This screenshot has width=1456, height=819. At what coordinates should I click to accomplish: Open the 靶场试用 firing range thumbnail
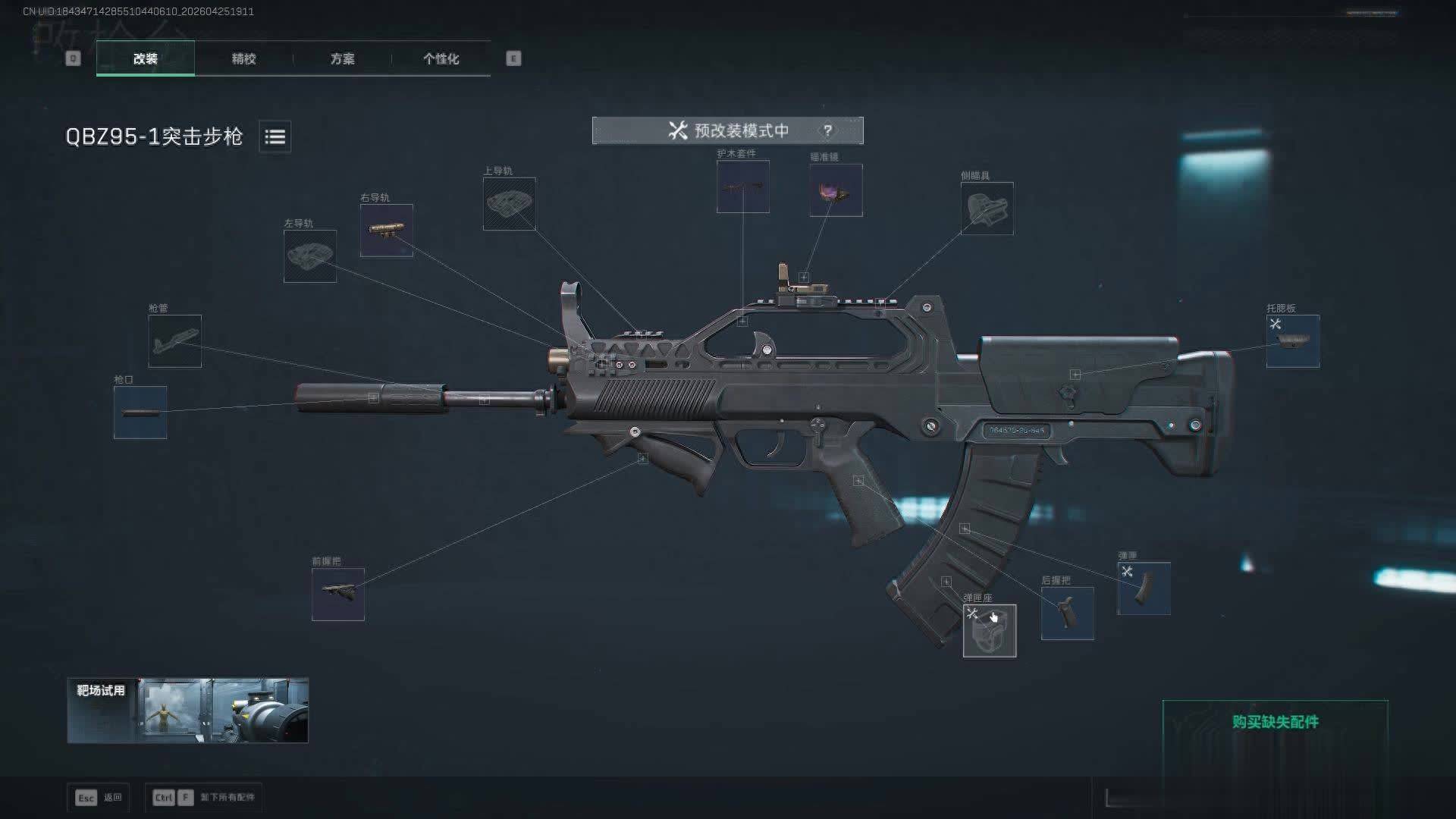point(187,711)
